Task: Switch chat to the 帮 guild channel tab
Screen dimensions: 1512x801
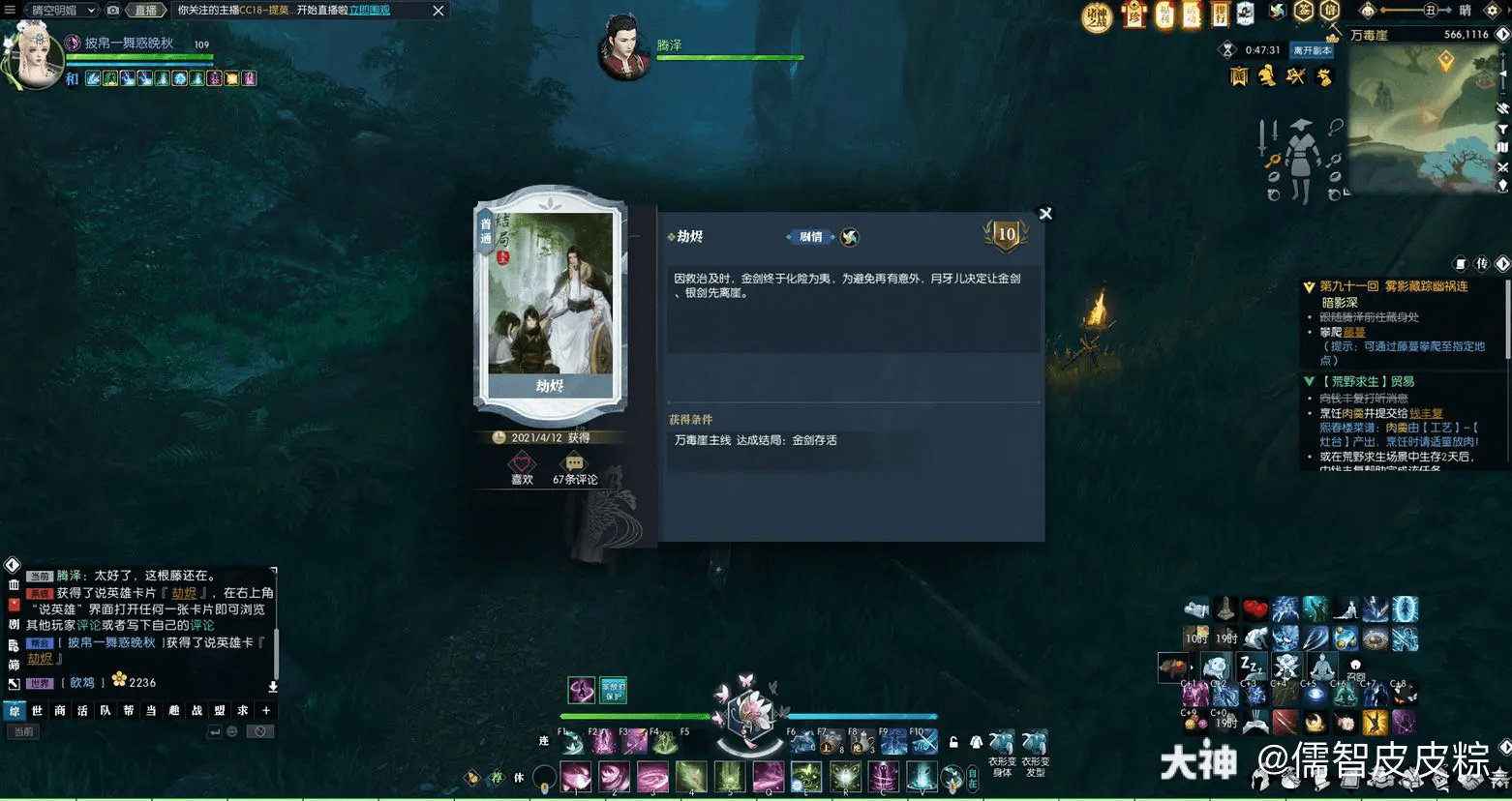Action: pos(128,711)
